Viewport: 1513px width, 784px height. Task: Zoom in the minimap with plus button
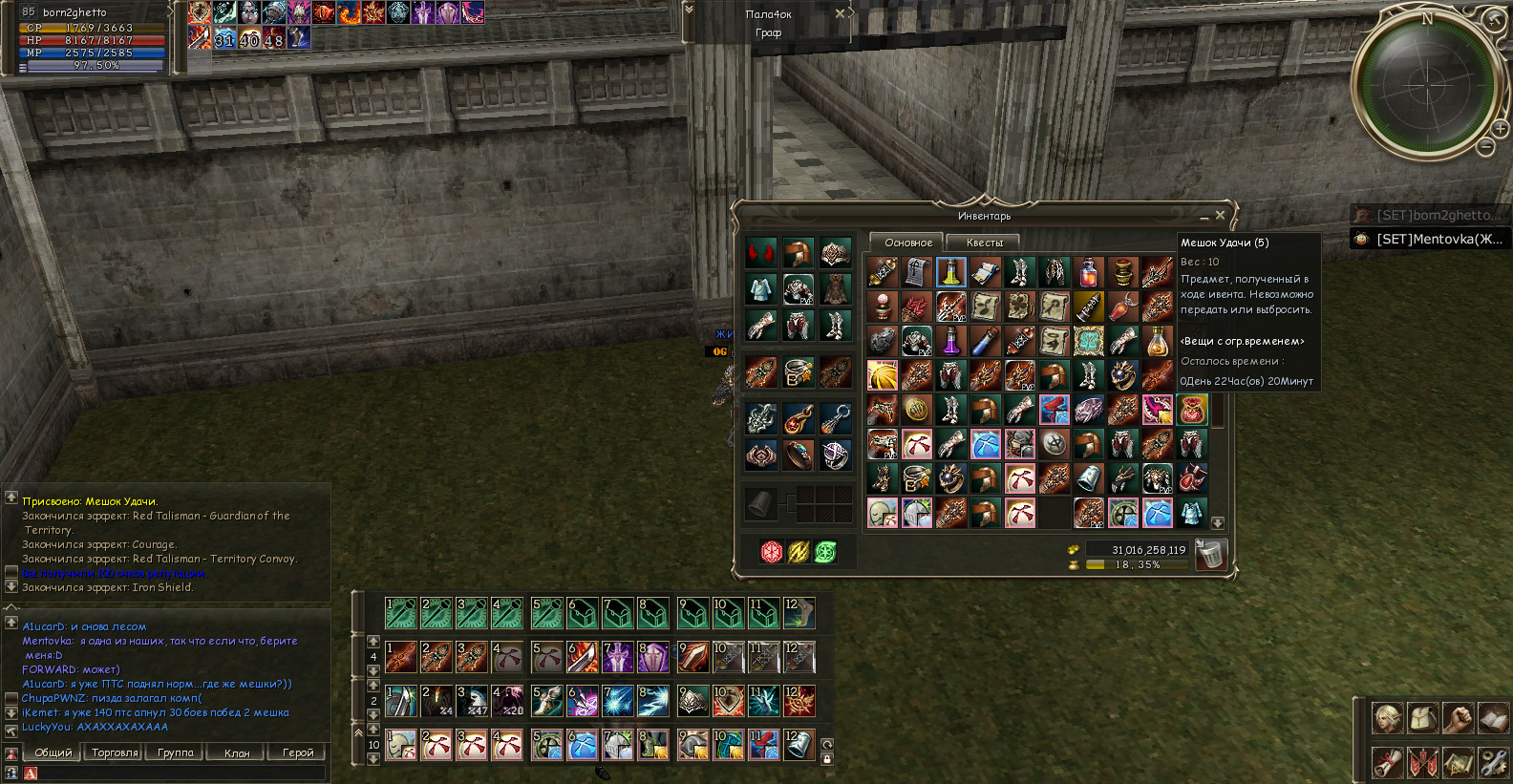coord(1501,129)
